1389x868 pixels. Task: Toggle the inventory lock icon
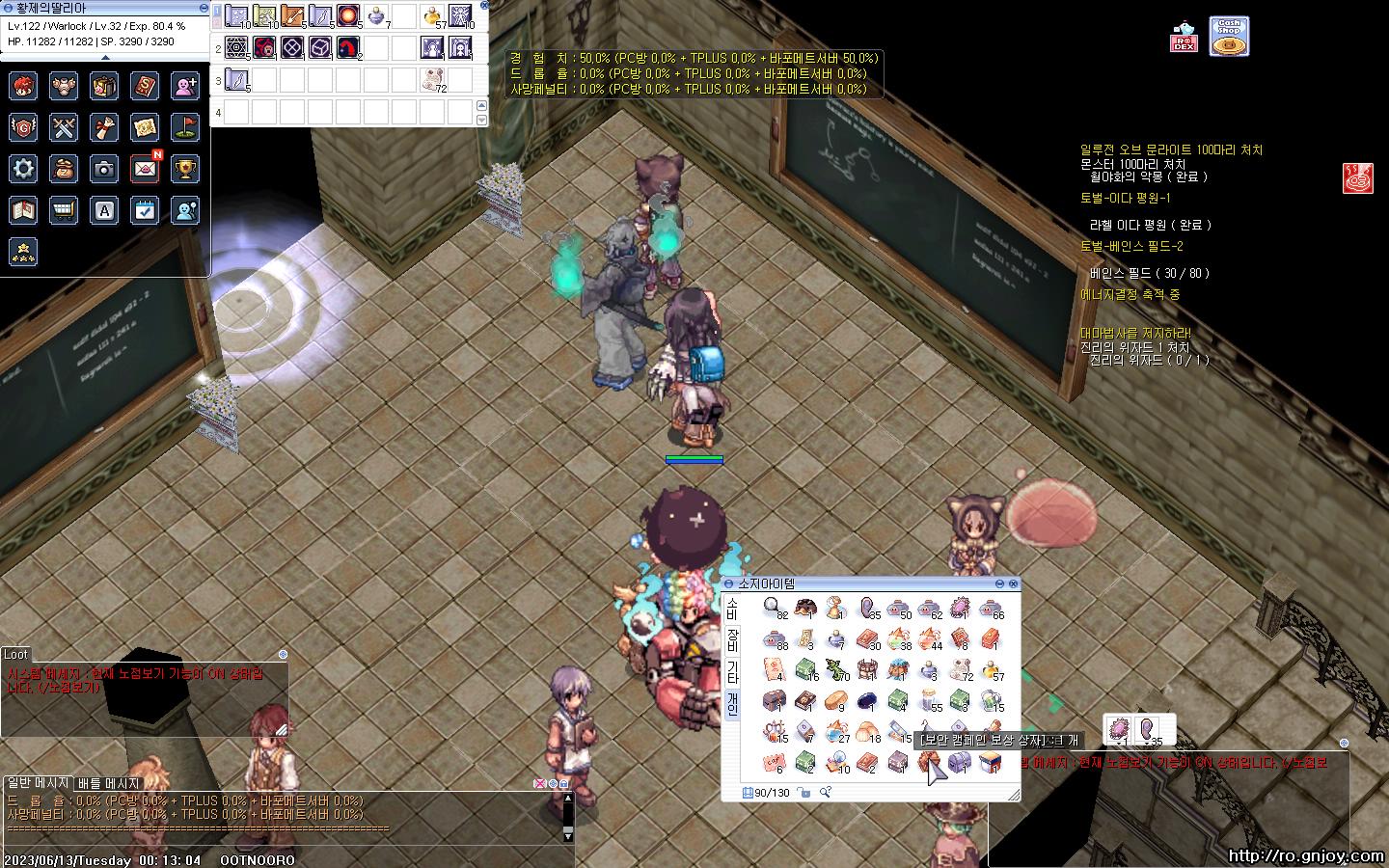coord(803,793)
